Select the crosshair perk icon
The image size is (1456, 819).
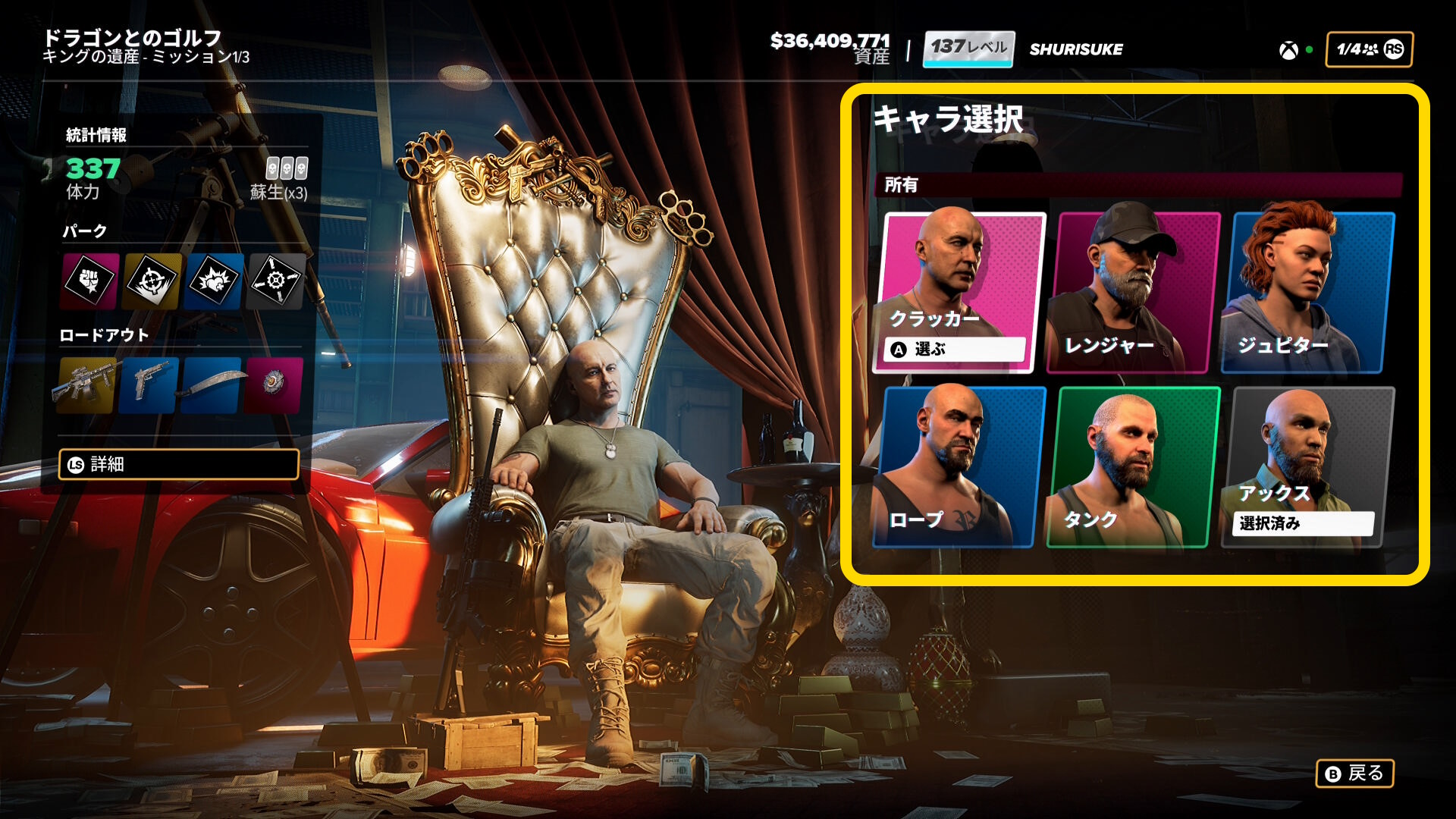coord(152,281)
